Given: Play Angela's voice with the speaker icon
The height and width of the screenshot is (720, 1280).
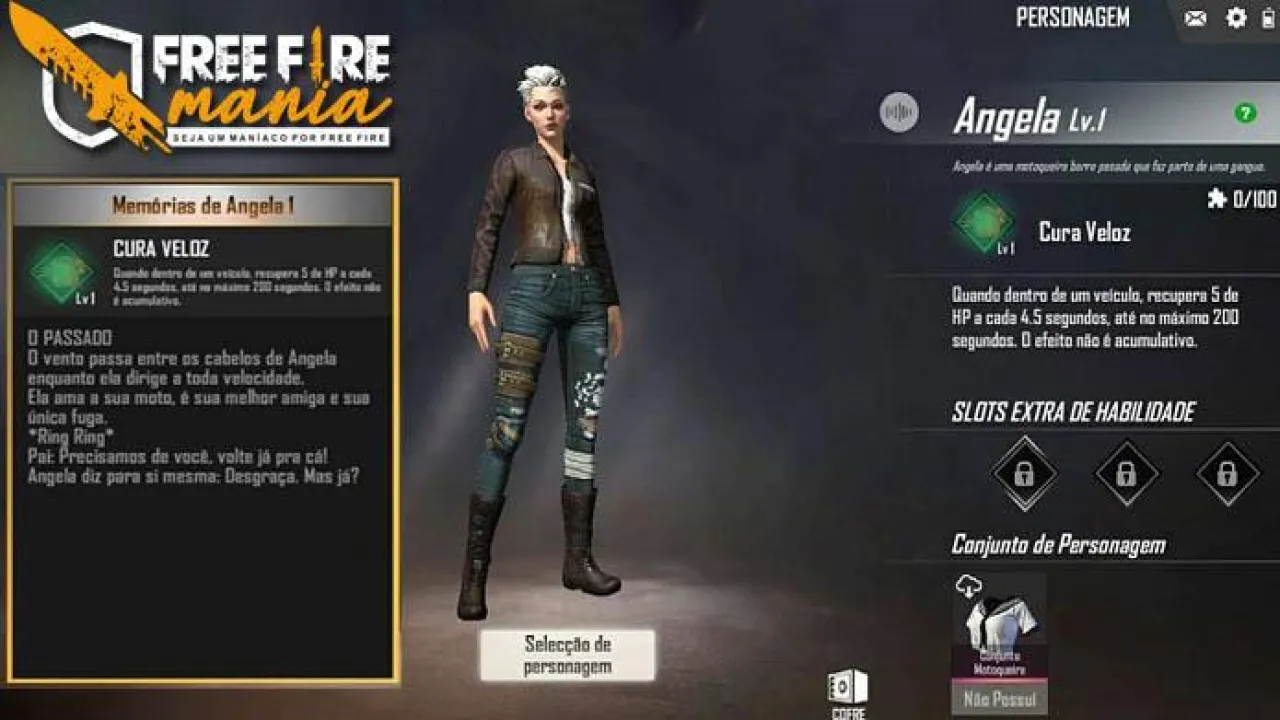Looking at the screenshot, I should point(901,112).
